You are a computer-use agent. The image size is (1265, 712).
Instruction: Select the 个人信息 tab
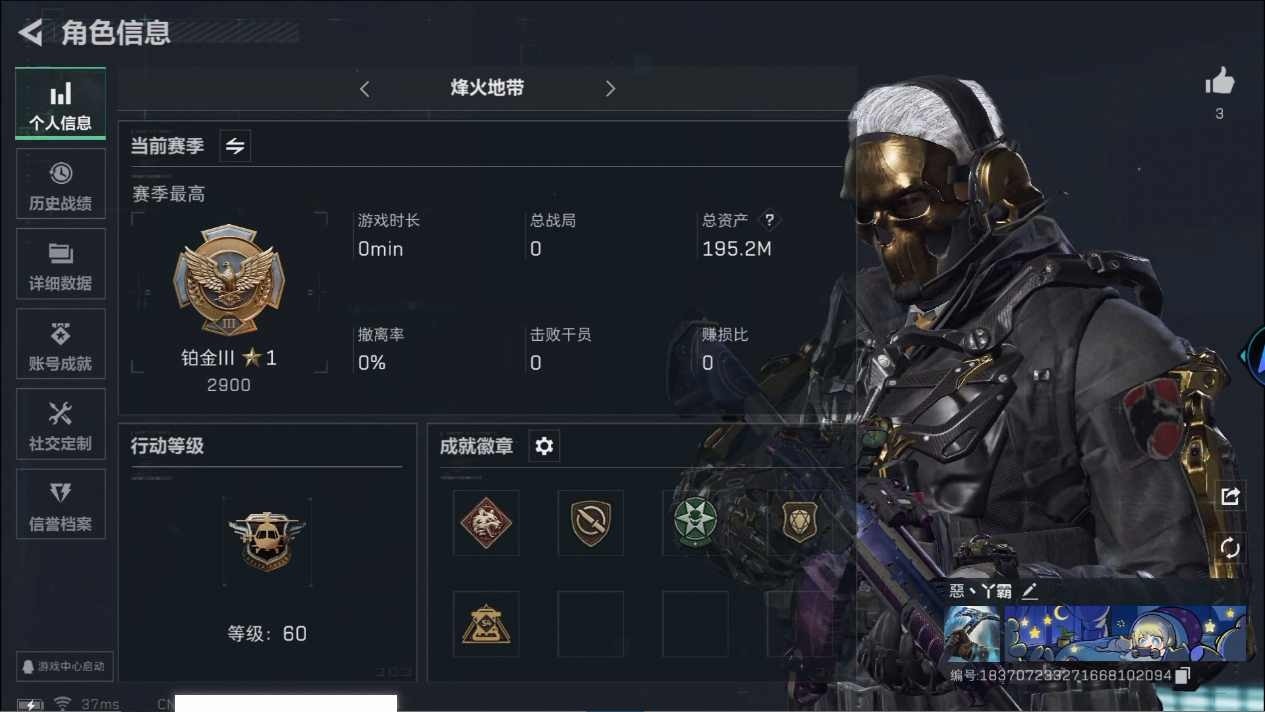click(x=61, y=104)
